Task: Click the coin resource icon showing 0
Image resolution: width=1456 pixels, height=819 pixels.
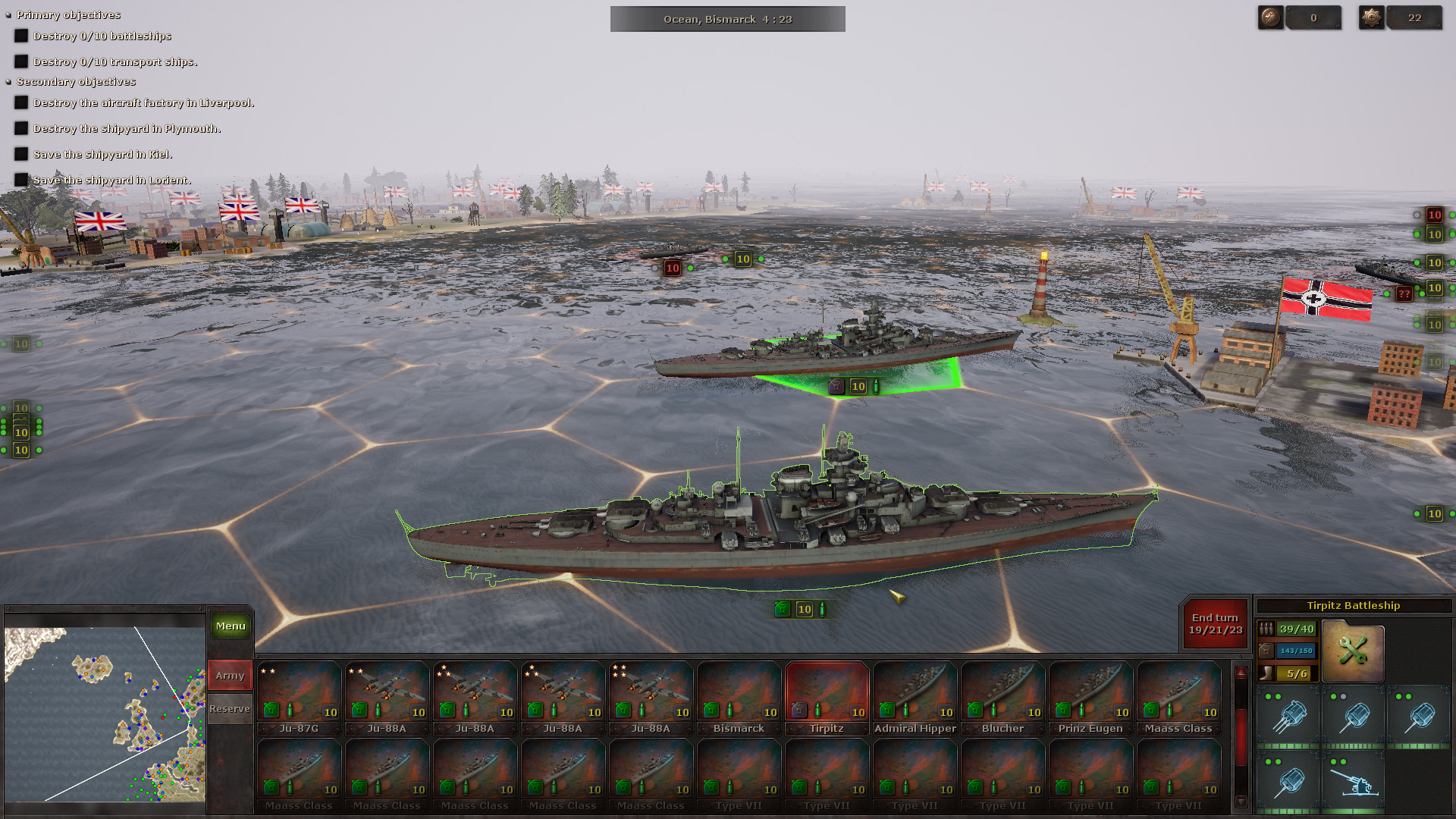Action: 1269,17
